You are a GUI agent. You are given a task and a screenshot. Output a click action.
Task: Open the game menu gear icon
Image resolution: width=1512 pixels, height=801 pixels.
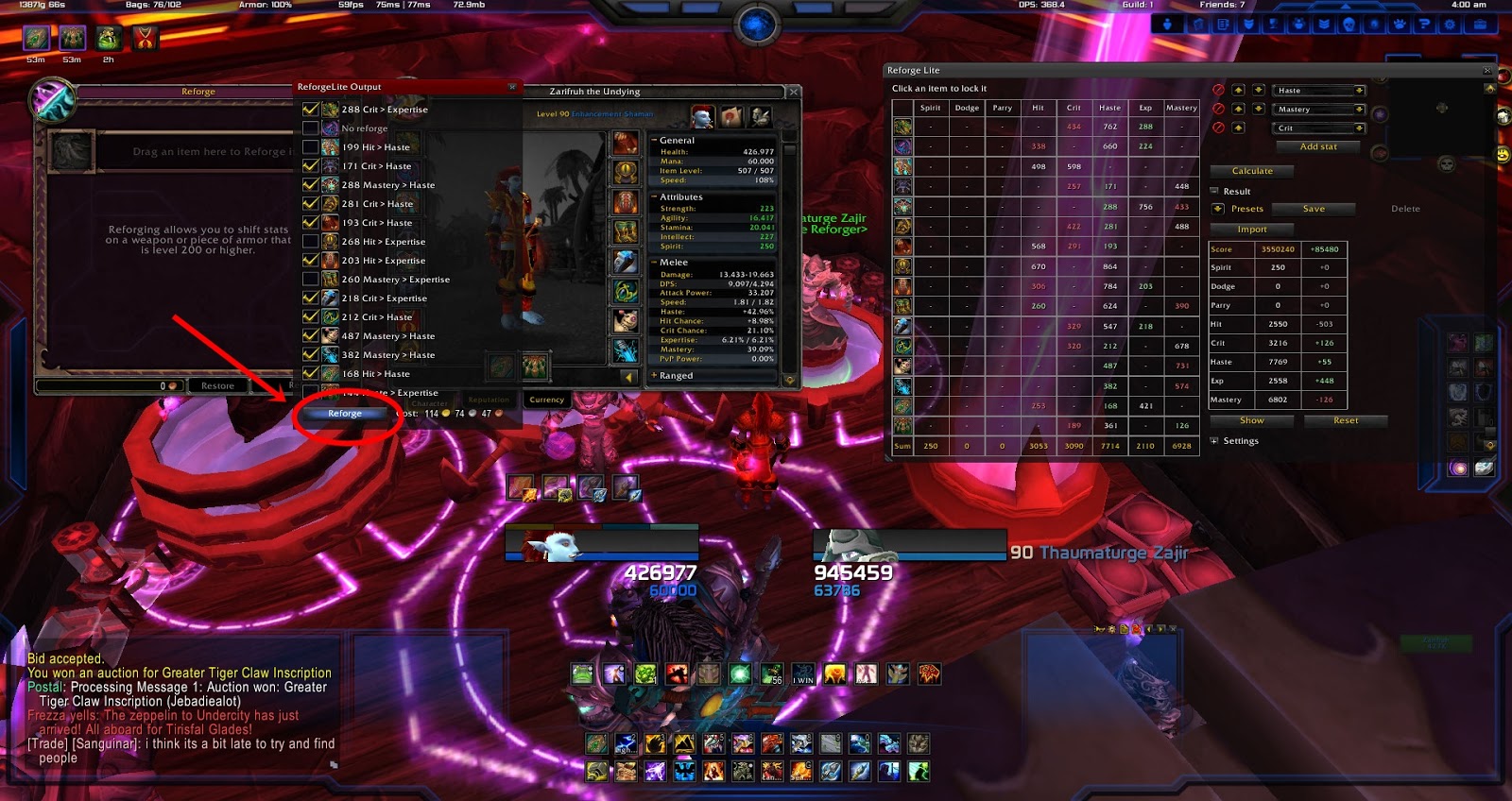pyautogui.click(x=1450, y=24)
